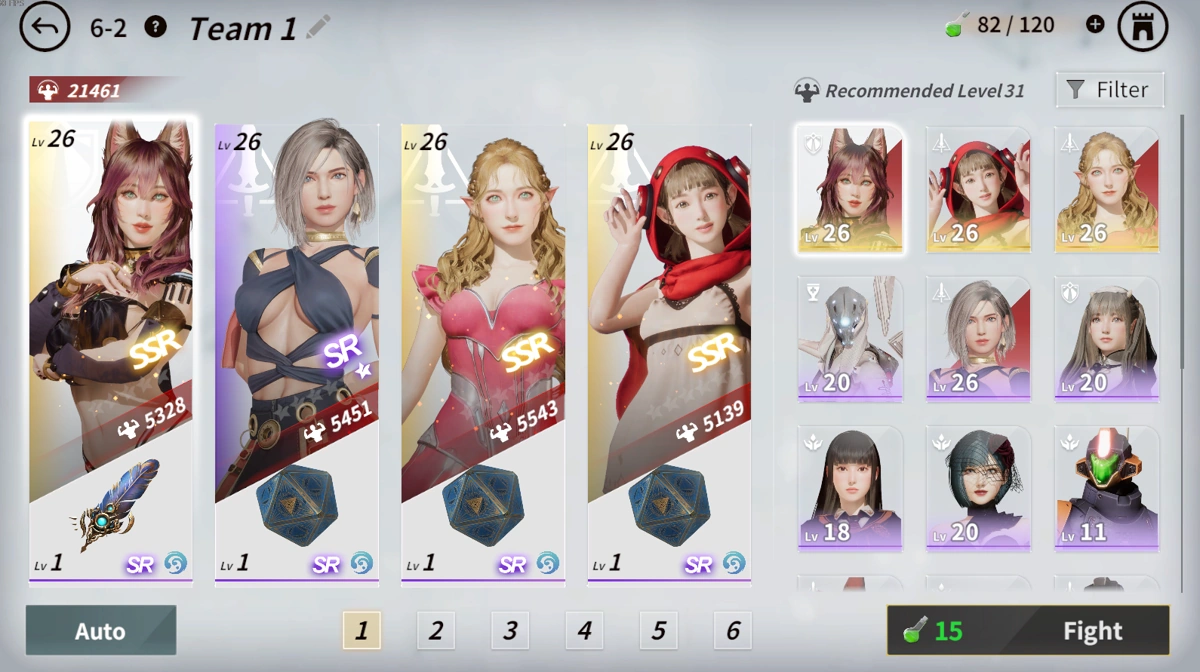Viewport: 1200px width, 672px height.
Task: Open the stage 6-2 help icon
Action: coord(155,27)
